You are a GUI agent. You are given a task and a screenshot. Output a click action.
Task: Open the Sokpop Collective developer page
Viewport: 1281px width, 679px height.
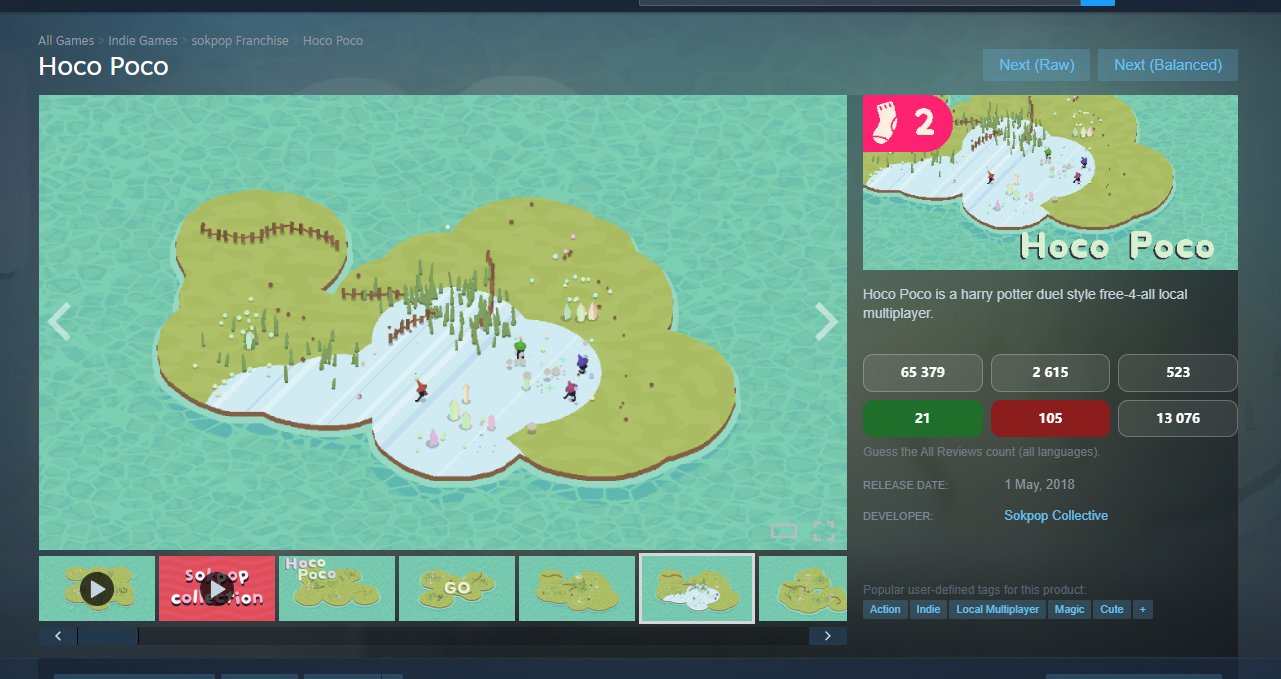(1056, 515)
